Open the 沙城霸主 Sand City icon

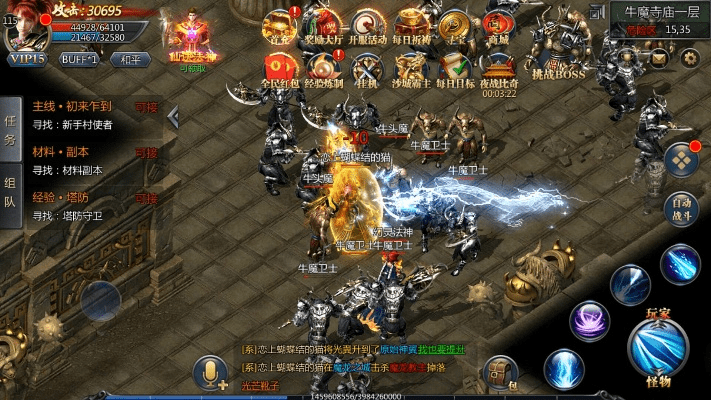click(x=412, y=69)
